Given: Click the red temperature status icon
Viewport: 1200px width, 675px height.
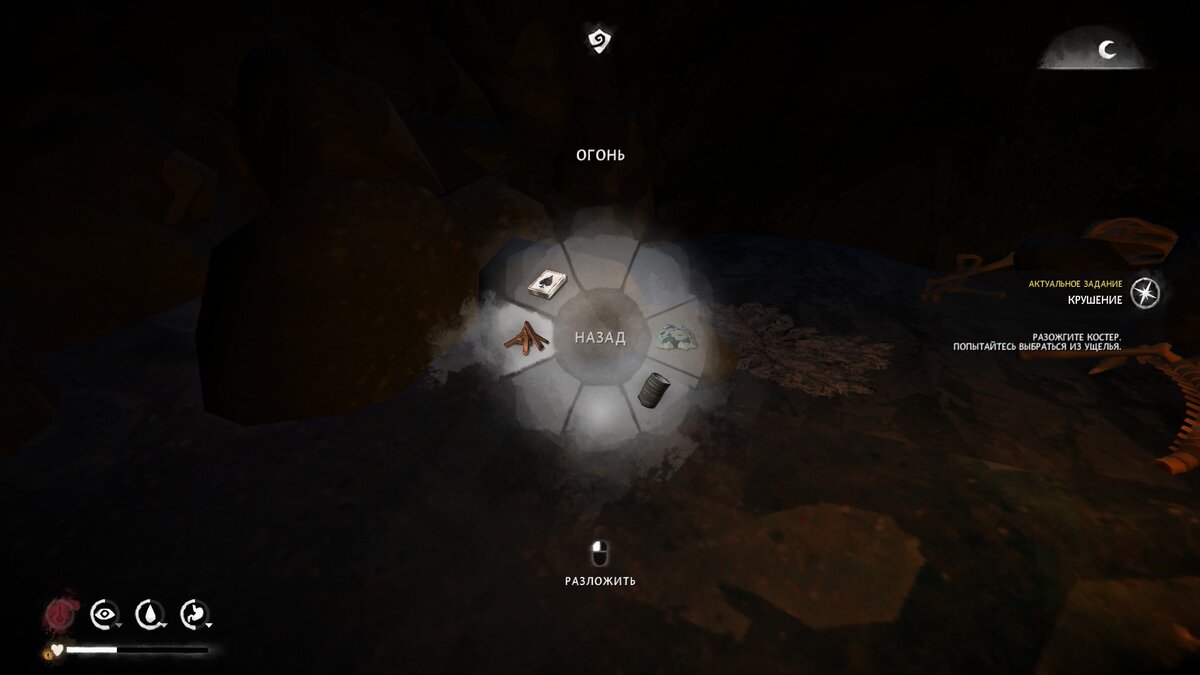Looking at the screenshot, I should [x=58, y=613].
